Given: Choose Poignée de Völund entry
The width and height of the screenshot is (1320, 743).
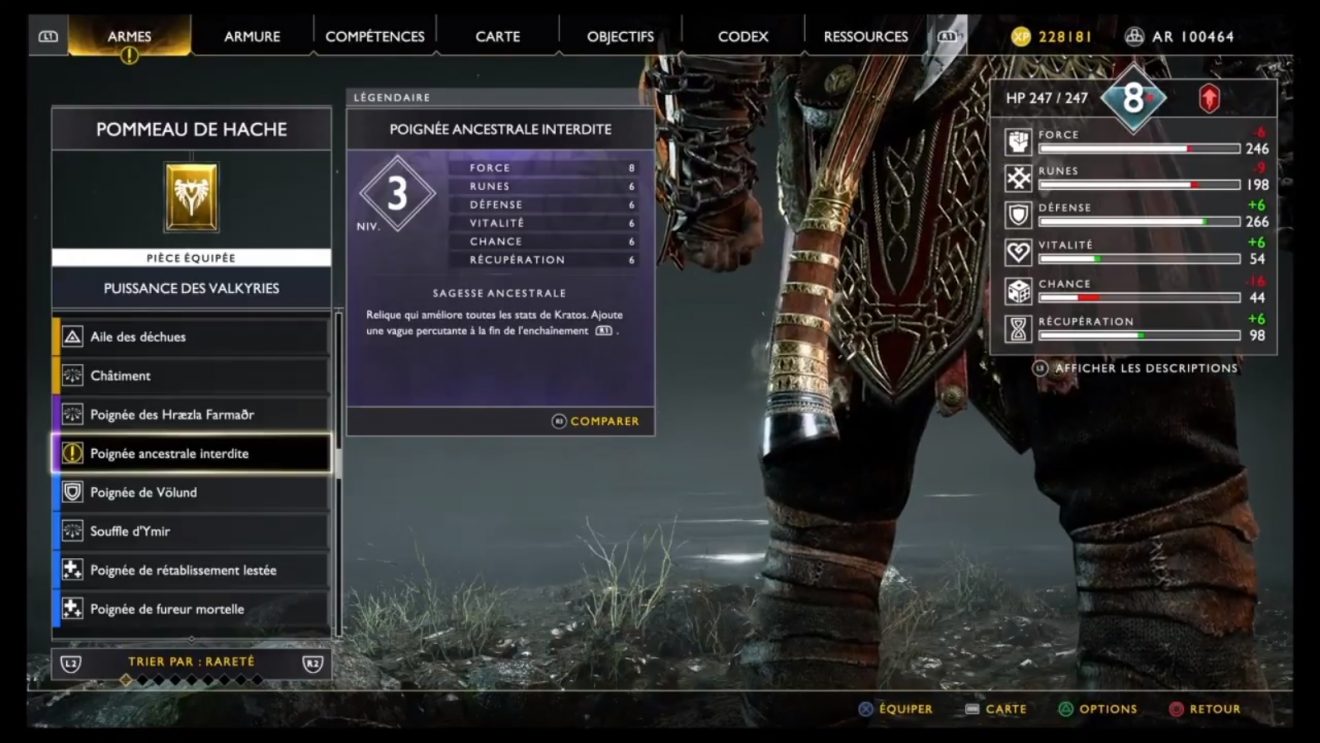Looking at the screenshot, I should click(x=191, y=493).
